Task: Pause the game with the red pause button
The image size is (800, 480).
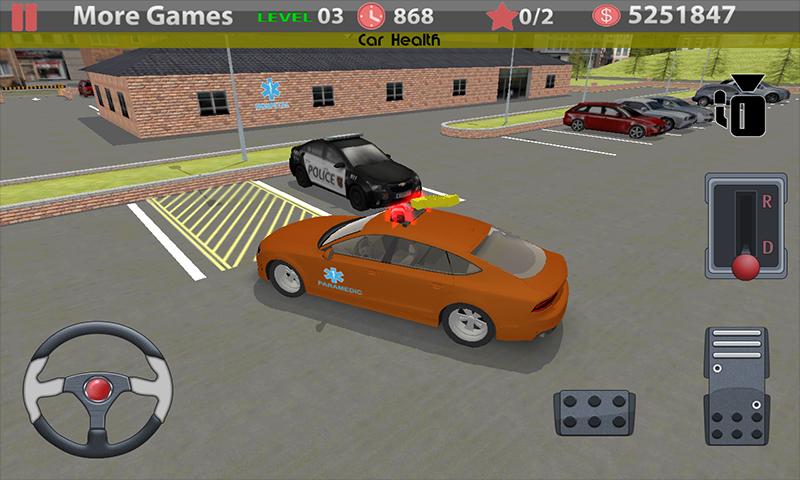Action: coord(18,16)
